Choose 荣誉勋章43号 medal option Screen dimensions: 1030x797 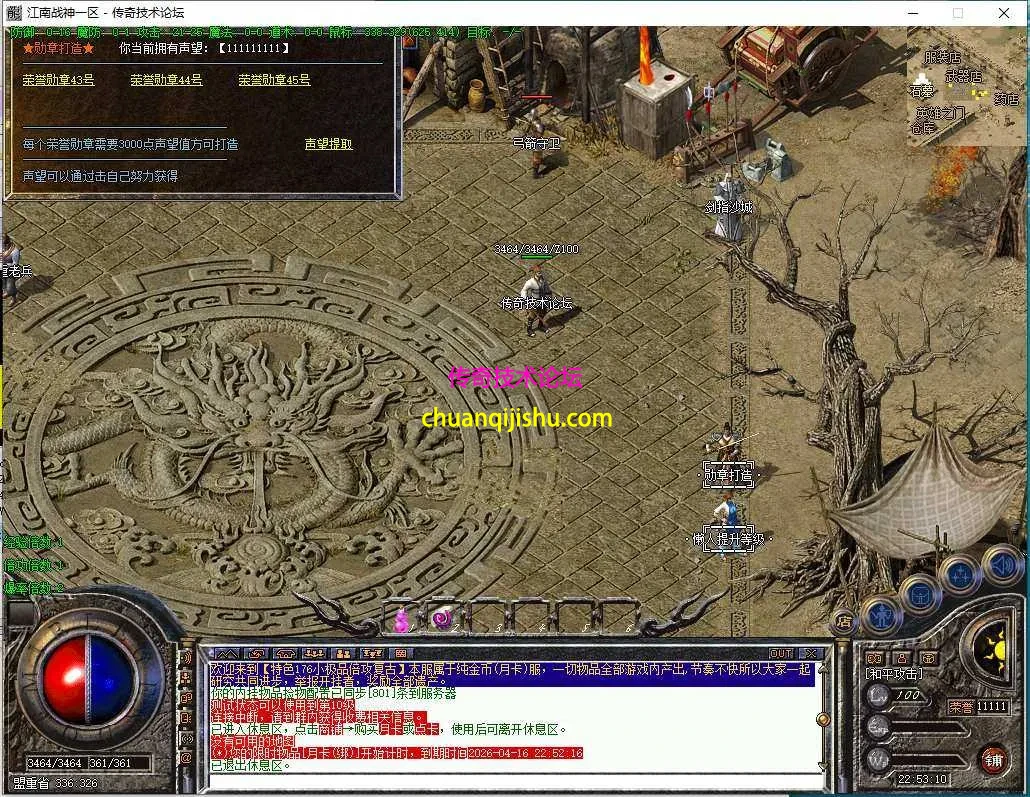pyautogui.click(x=58, y=80)
